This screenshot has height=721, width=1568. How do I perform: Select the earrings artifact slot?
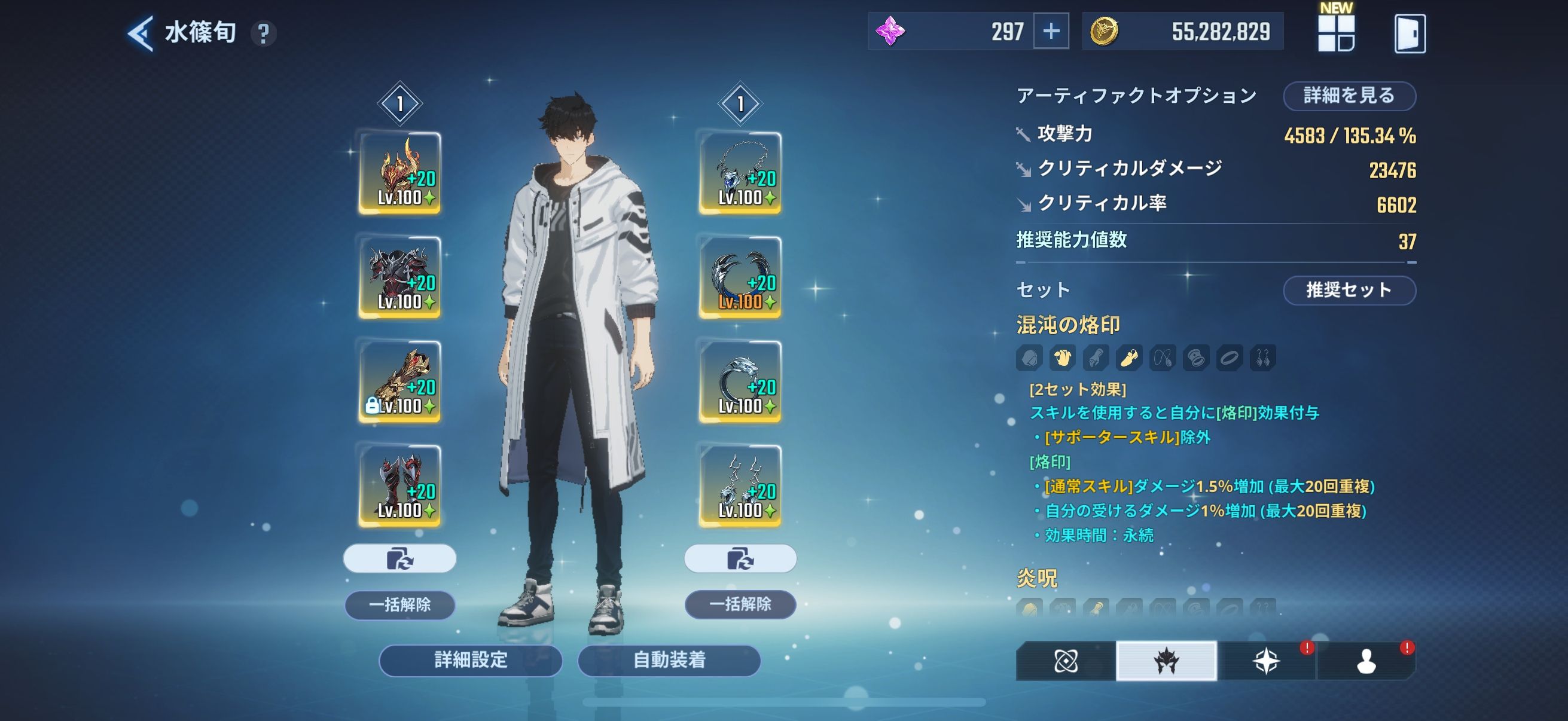pos(740,485)
